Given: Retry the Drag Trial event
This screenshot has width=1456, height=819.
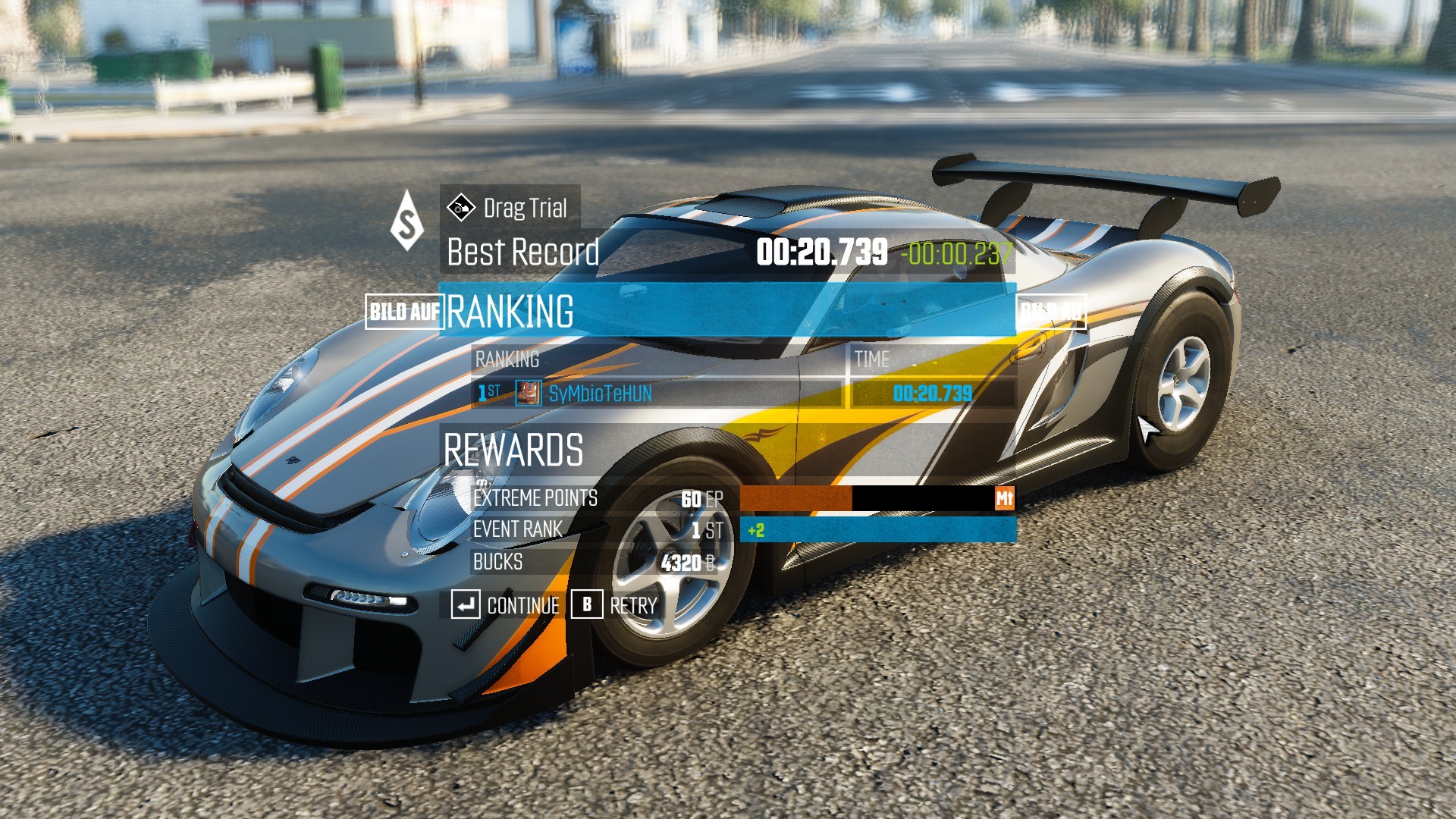Looking at the screenshot, I should pyautogui.click(x=615, y=605).
